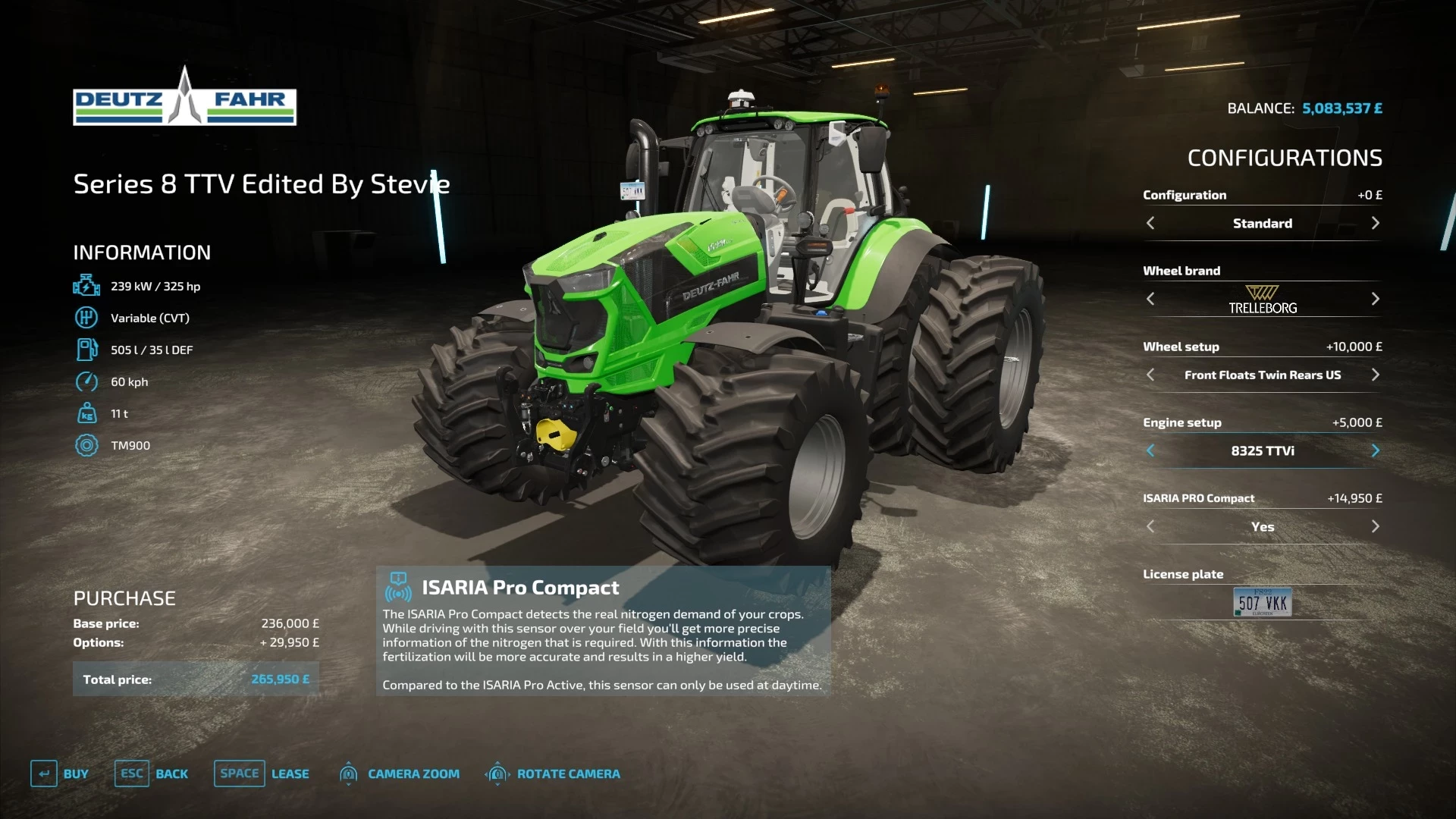Image resolution: width=1456 pixels, height=819 pixels.
Task: Click LEASE to lease the tractor
Action: pos(291,773)
